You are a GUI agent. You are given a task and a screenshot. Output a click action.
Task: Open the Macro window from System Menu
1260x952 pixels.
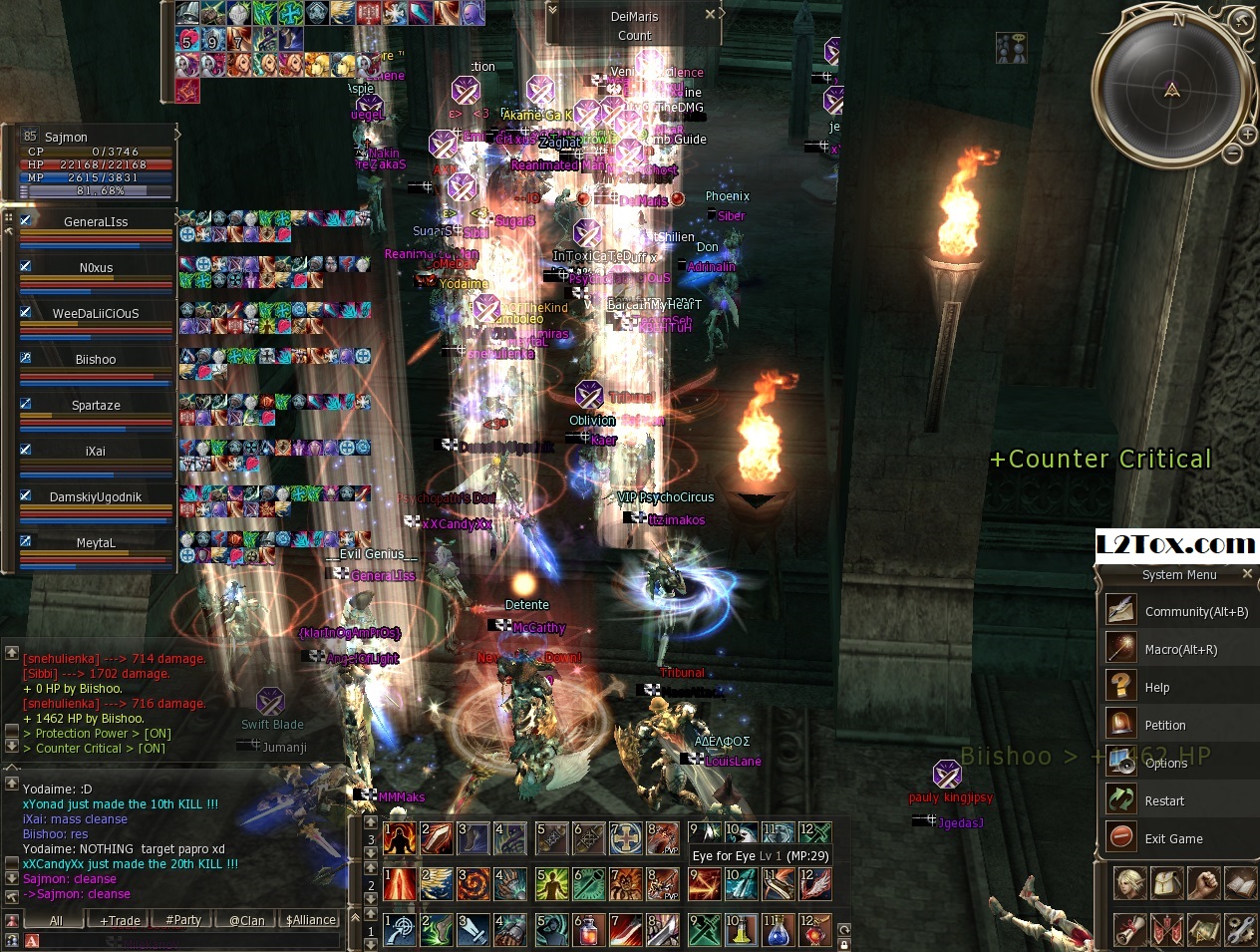tap(1180, 649)
